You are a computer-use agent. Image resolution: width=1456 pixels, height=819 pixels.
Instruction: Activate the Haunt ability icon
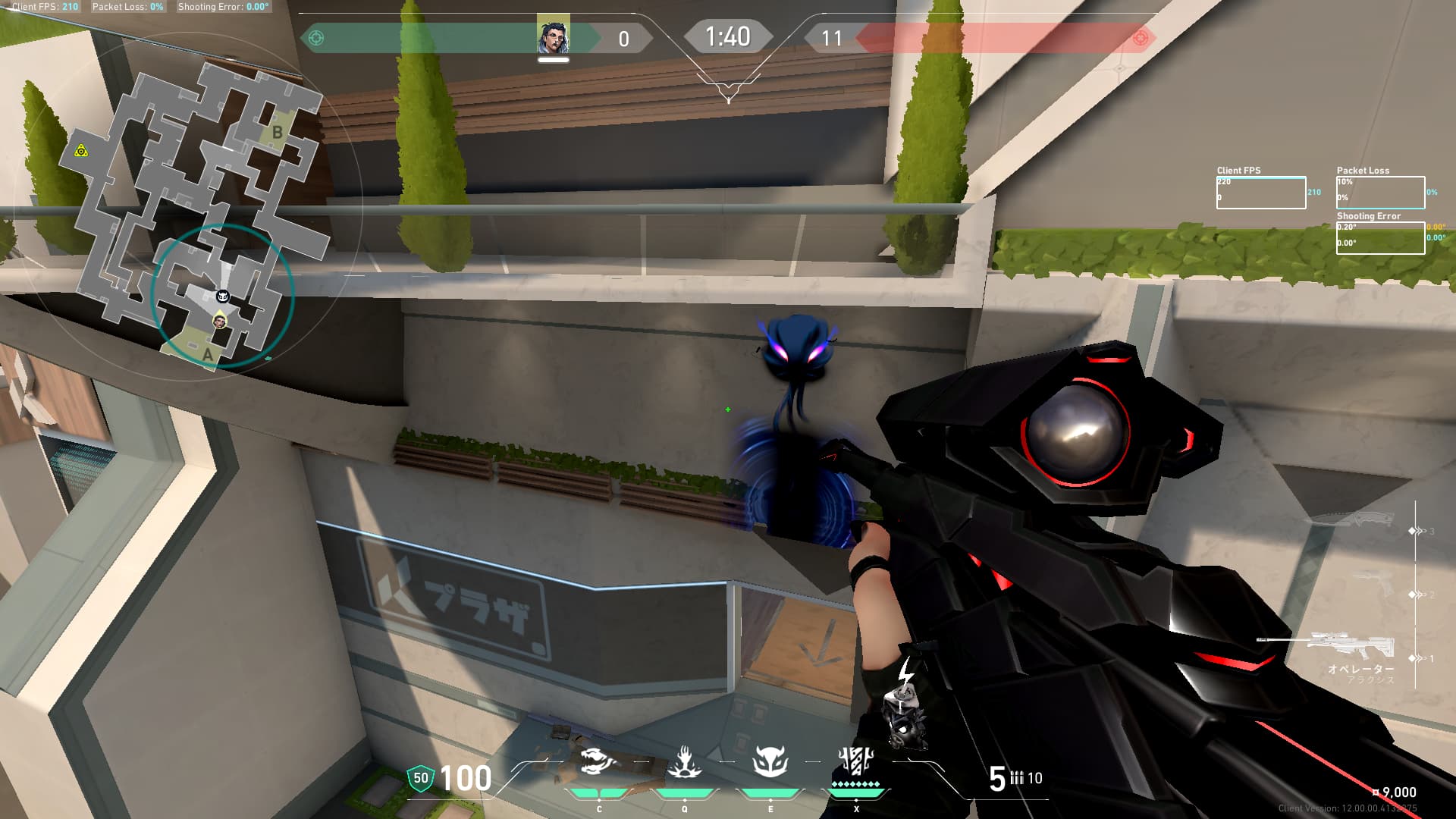click(770, 762)
